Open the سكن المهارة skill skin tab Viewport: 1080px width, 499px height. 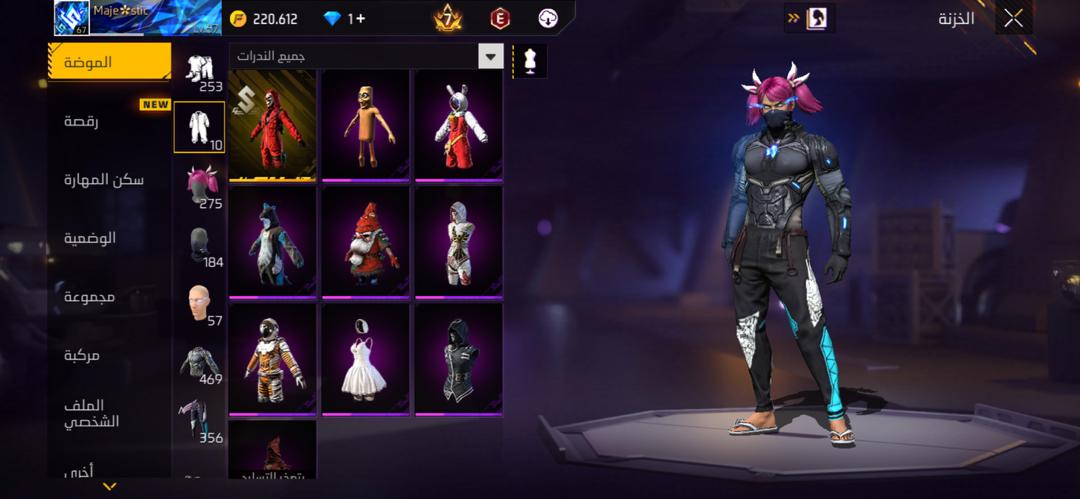[x=104, y=180]
